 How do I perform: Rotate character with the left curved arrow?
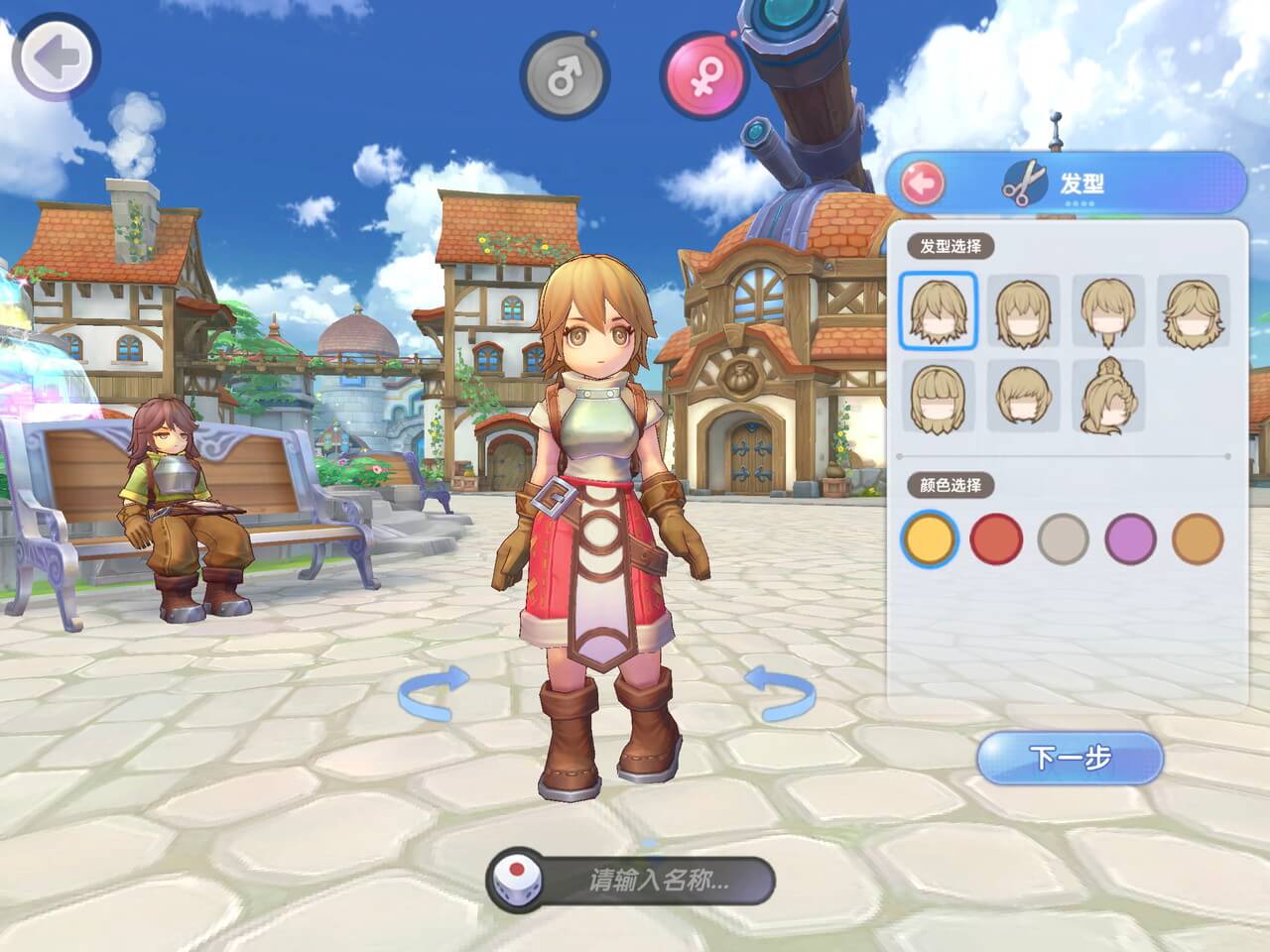[434, 691]
